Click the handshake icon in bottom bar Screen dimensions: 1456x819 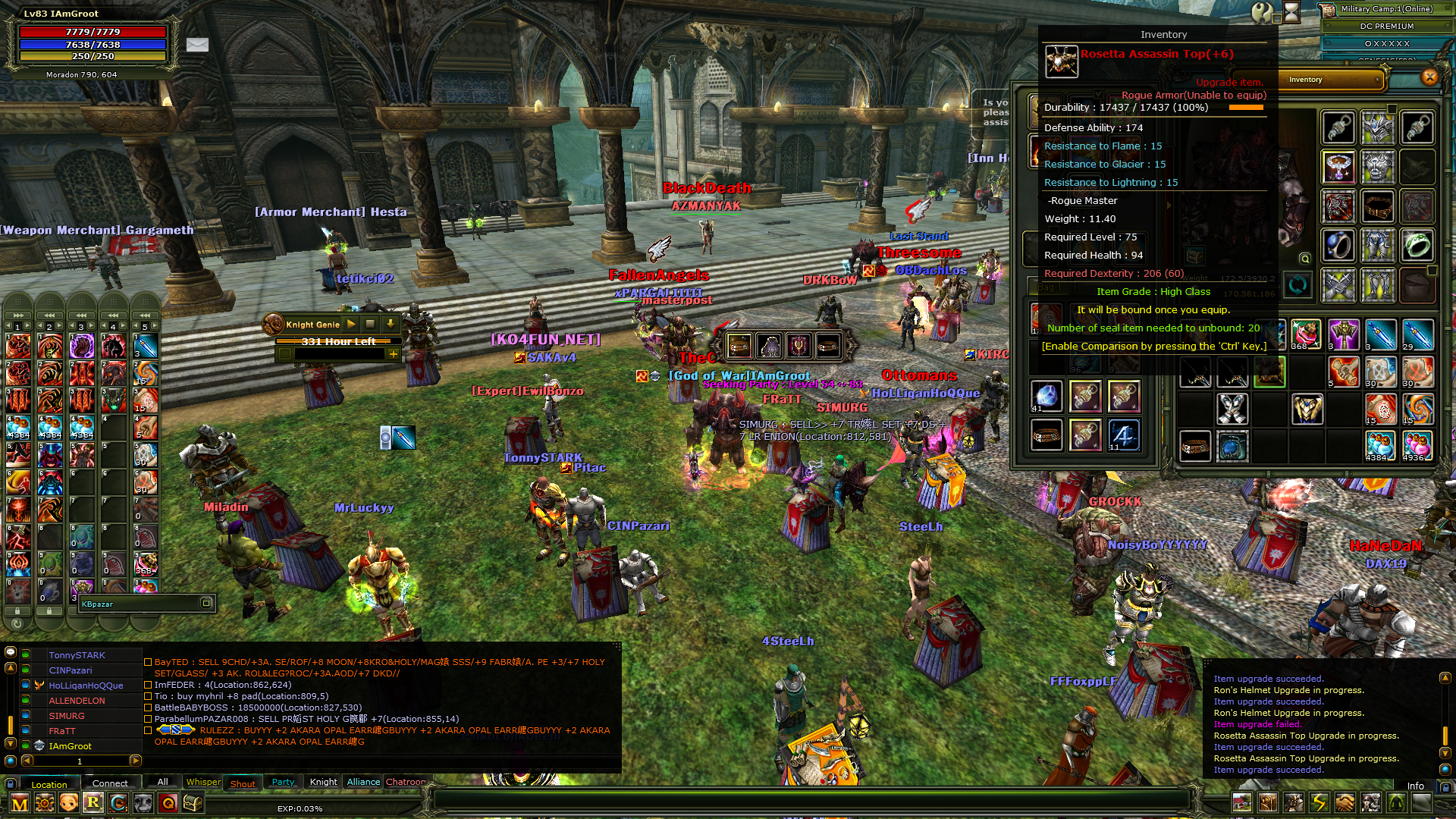click(1345, 802)
